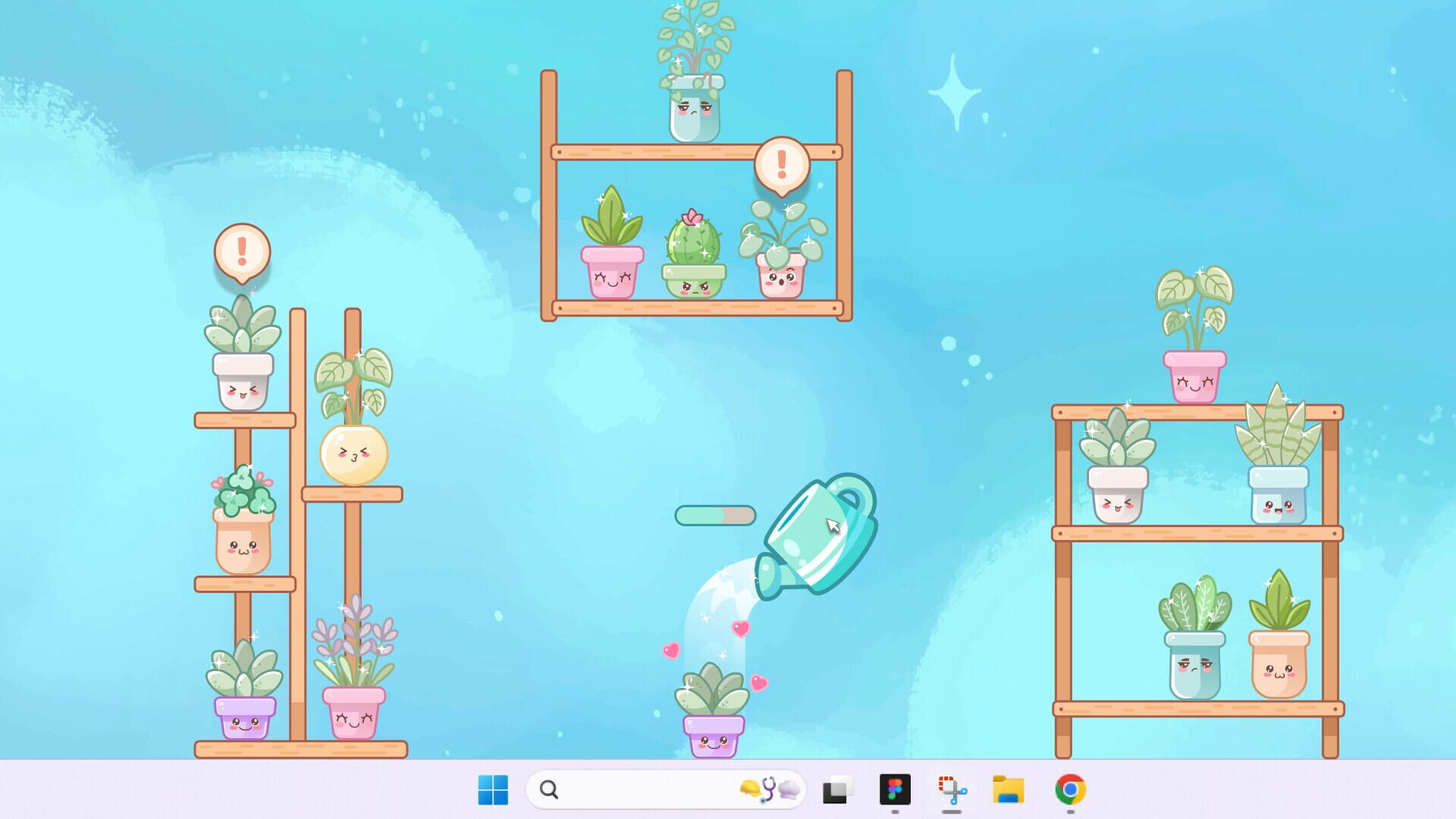Open File Explorer from the taskbar
1456x819 pixels.
point(1008,791)
